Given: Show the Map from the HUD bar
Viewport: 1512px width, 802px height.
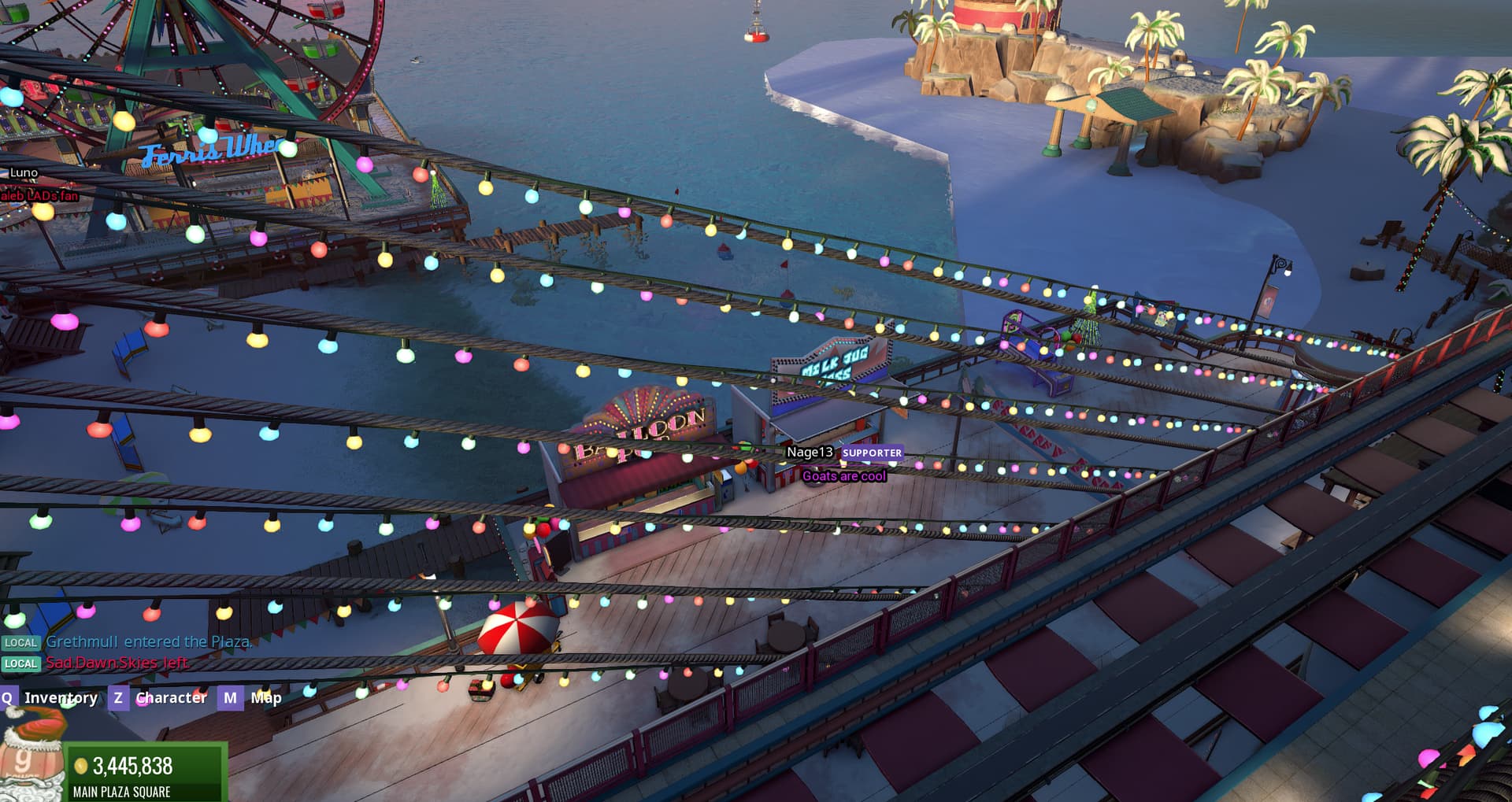Looking at the screenshot, I should coord(265,698).
